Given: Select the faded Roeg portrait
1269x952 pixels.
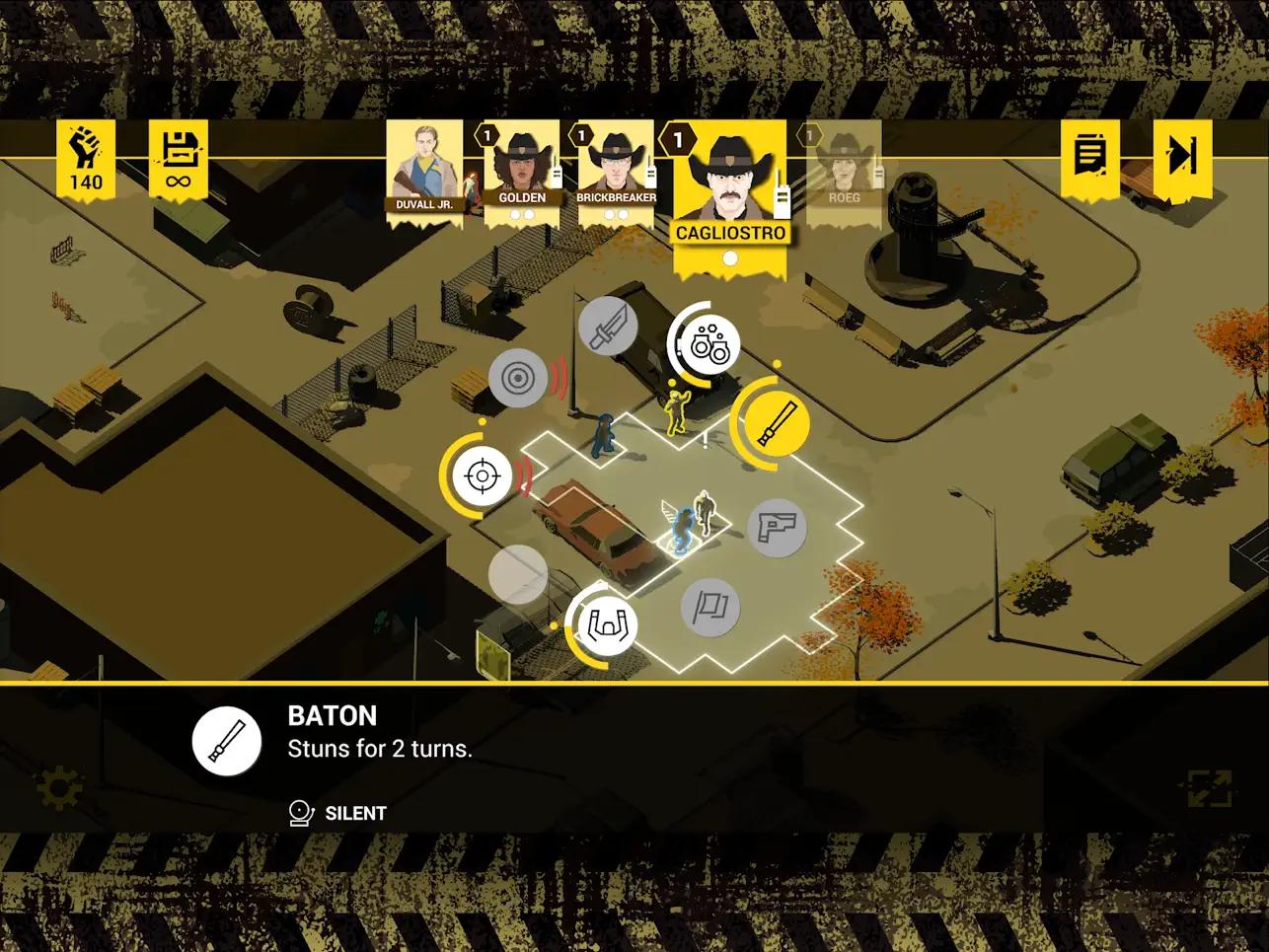Looking at the screenshot, I should [x=844, y=168].
